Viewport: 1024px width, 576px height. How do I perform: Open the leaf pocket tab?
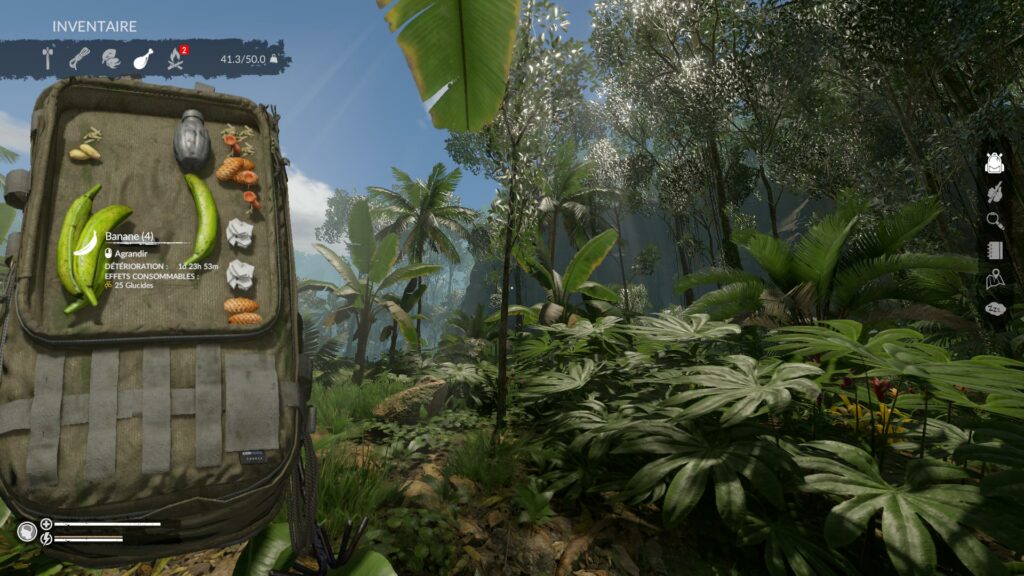coord(111,59)
